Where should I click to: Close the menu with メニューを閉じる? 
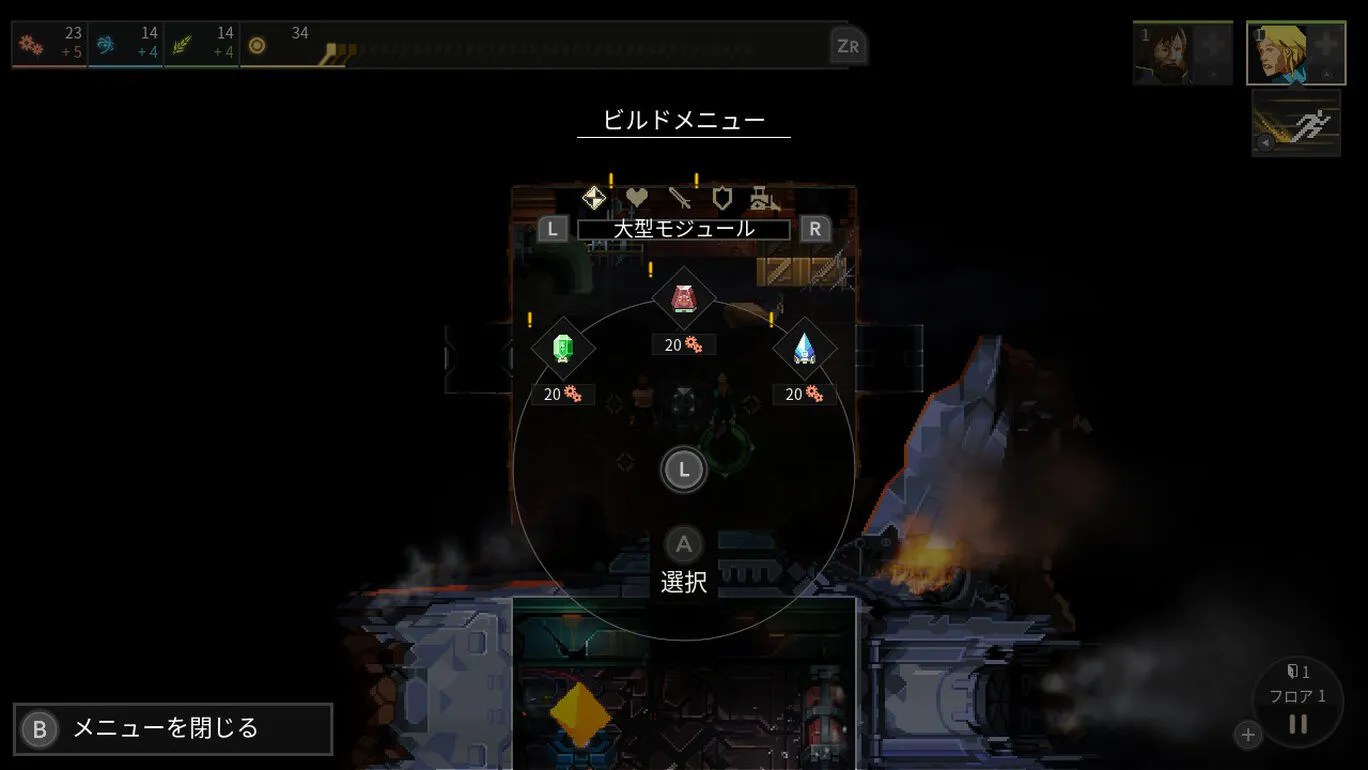click(x=172, y=729)
